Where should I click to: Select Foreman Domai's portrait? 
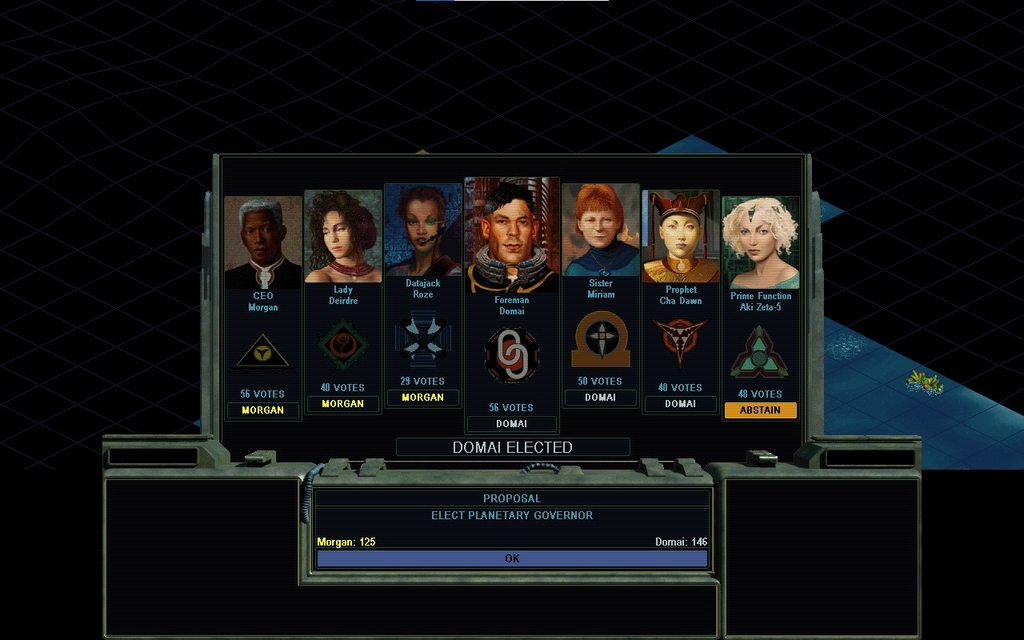click(x=511, y=236)
